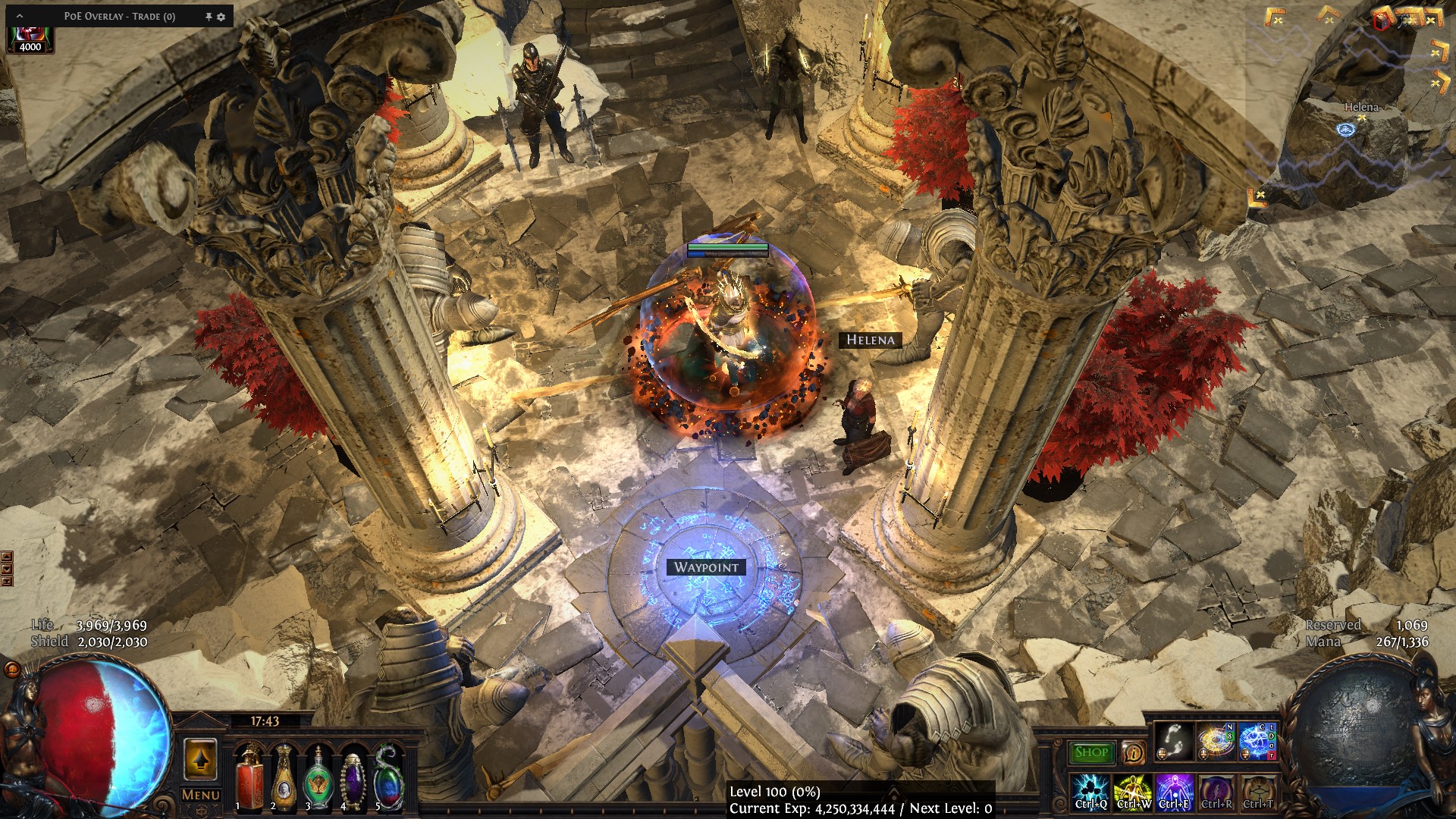The image size is (1456, 819).
Task: Use the green winged flask in slot 3
Action: click(x=318, y=776)
